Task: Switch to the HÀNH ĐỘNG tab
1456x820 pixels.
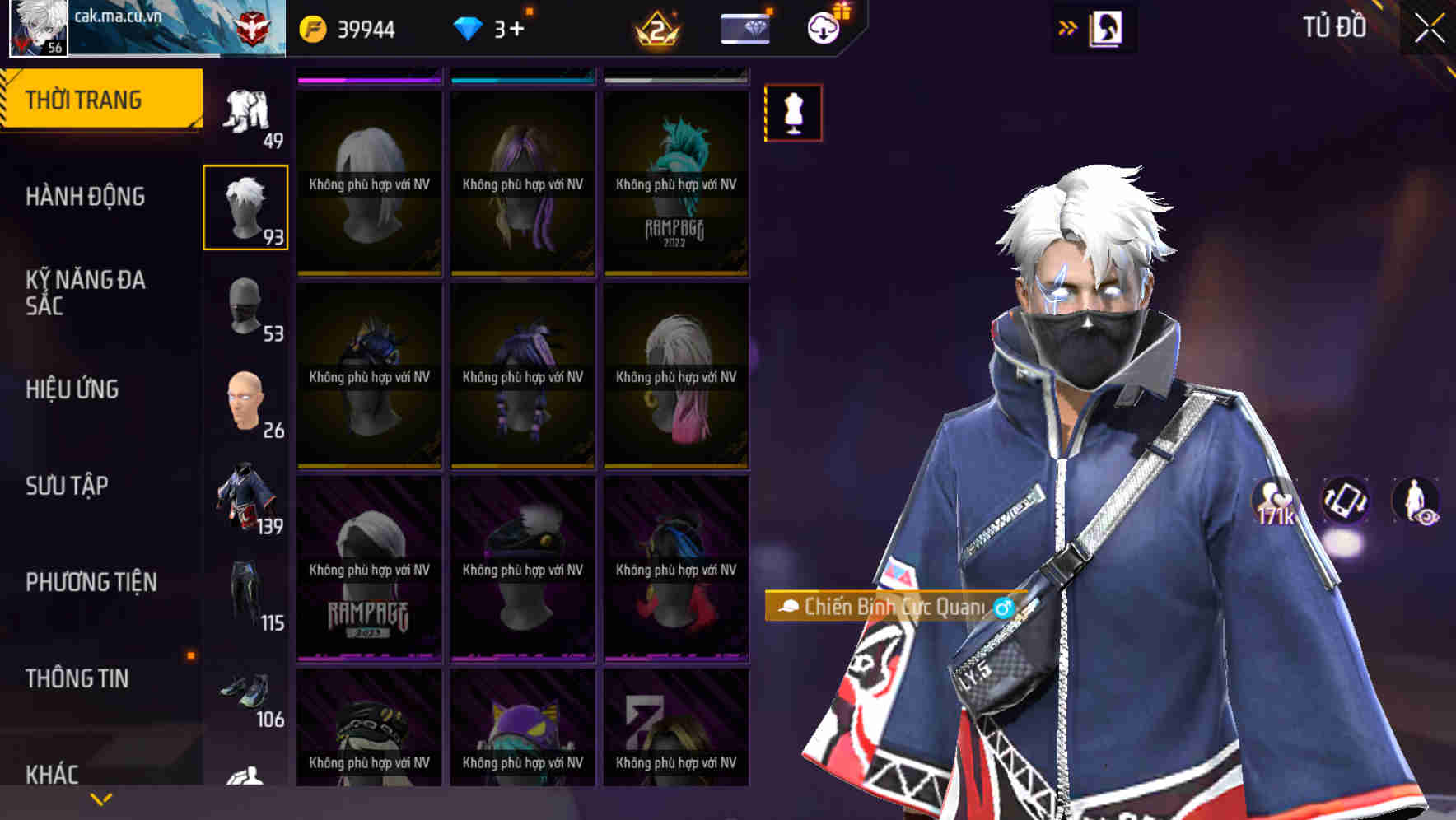Action: coord(87,198)
